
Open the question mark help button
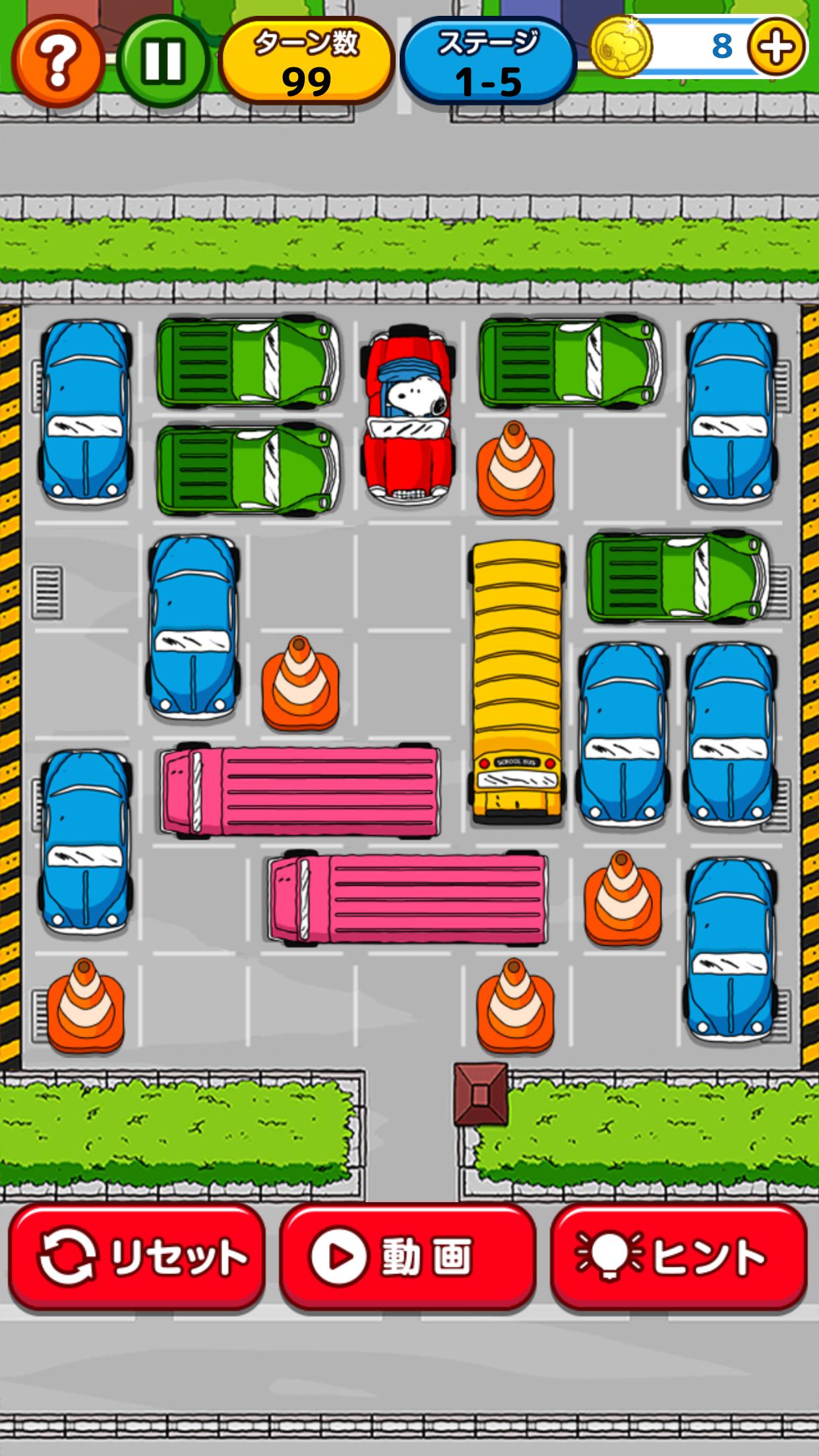click(x=57, y=61)
